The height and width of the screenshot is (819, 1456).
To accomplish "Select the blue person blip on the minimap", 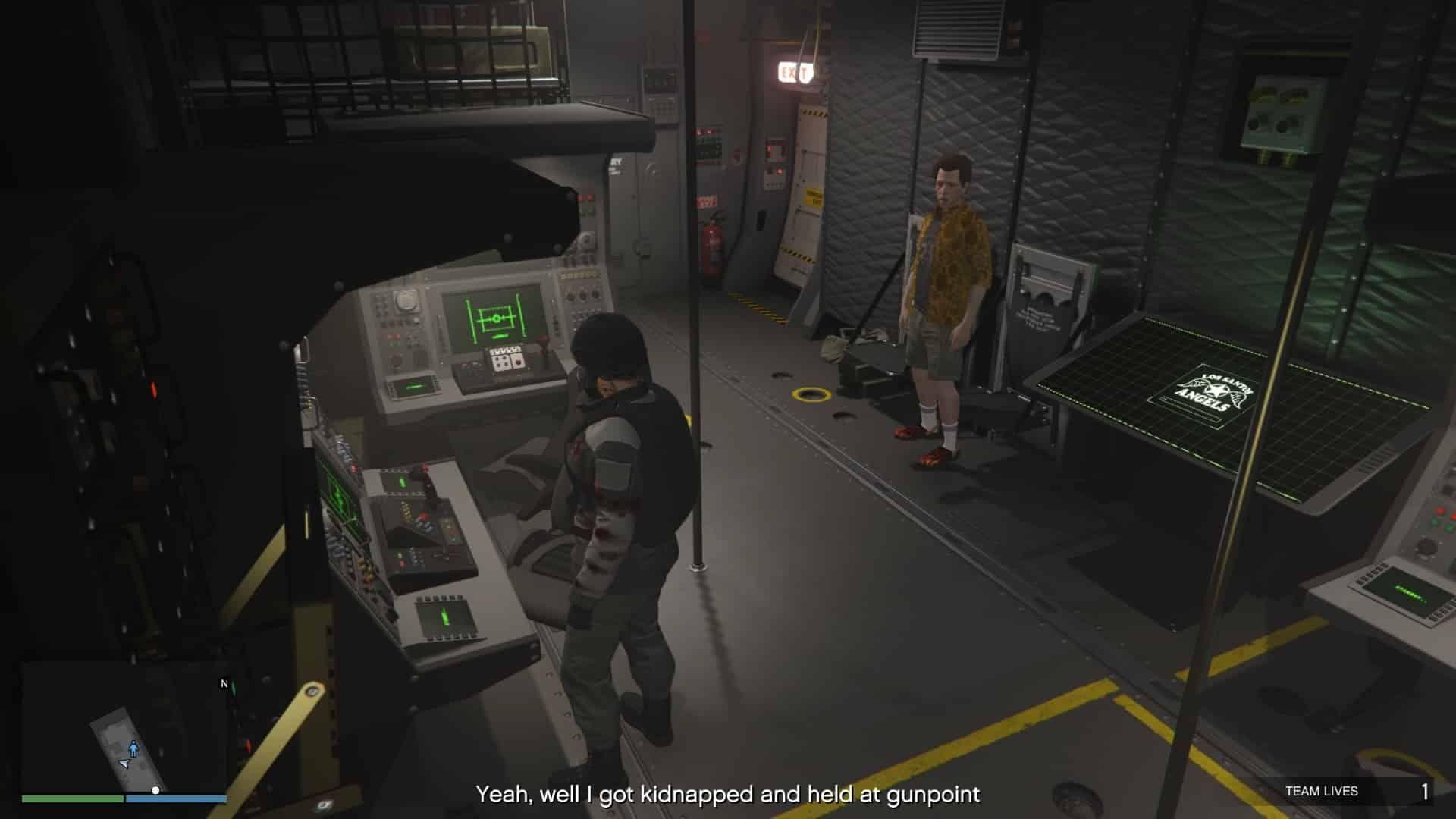I will coord(134,748).
